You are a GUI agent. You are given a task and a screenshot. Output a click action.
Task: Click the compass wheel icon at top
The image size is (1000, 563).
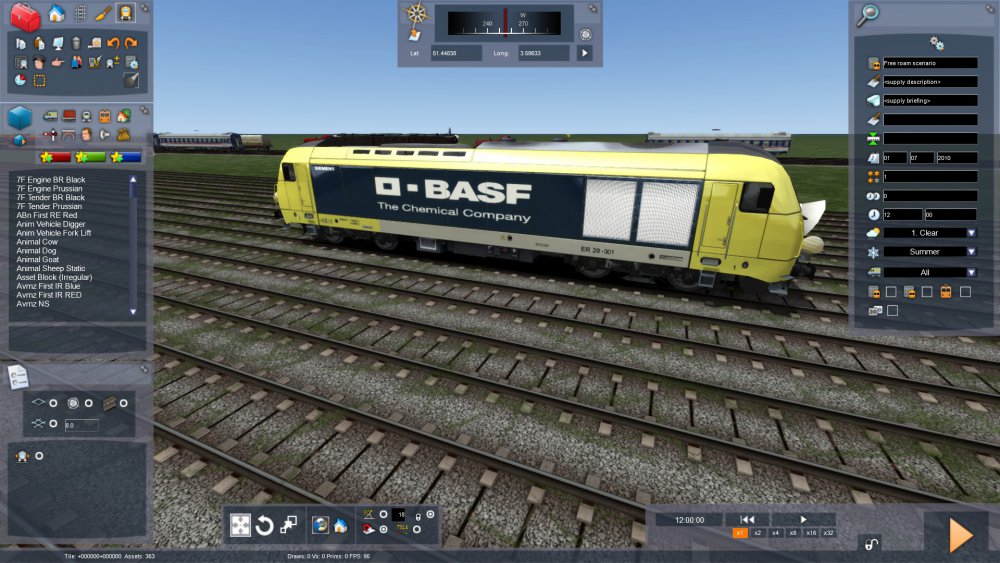[x=416, y=14]
